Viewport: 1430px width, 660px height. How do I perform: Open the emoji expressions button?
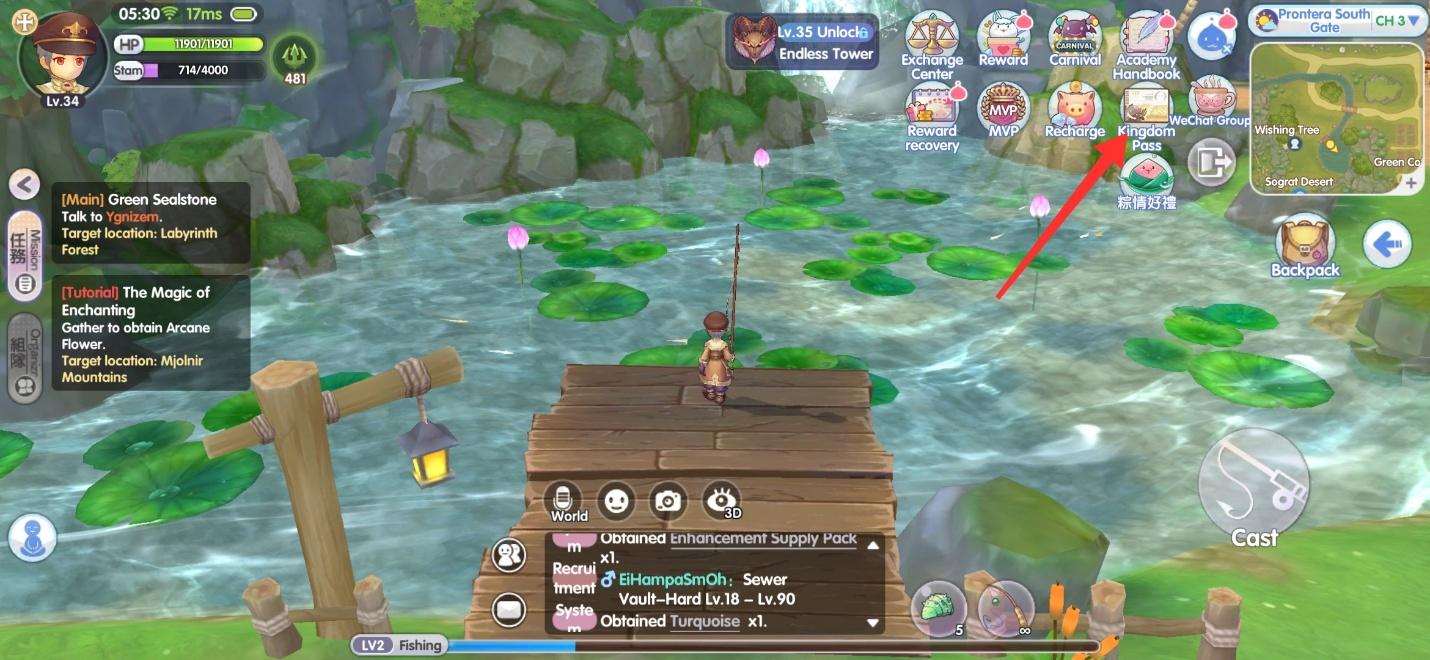pyautogui.click(x=616, y=500)
